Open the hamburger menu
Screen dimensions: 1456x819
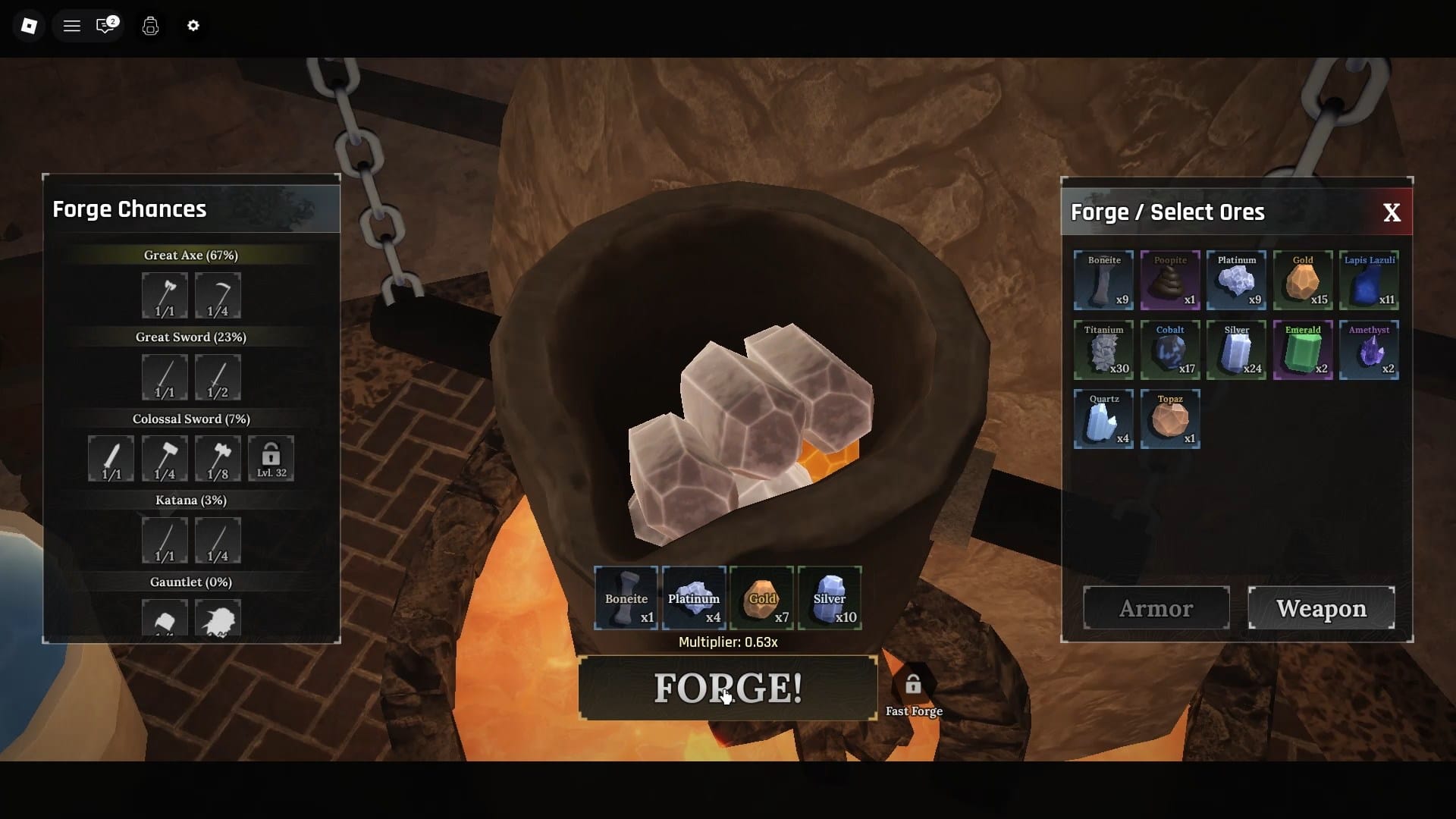(72, 25)
